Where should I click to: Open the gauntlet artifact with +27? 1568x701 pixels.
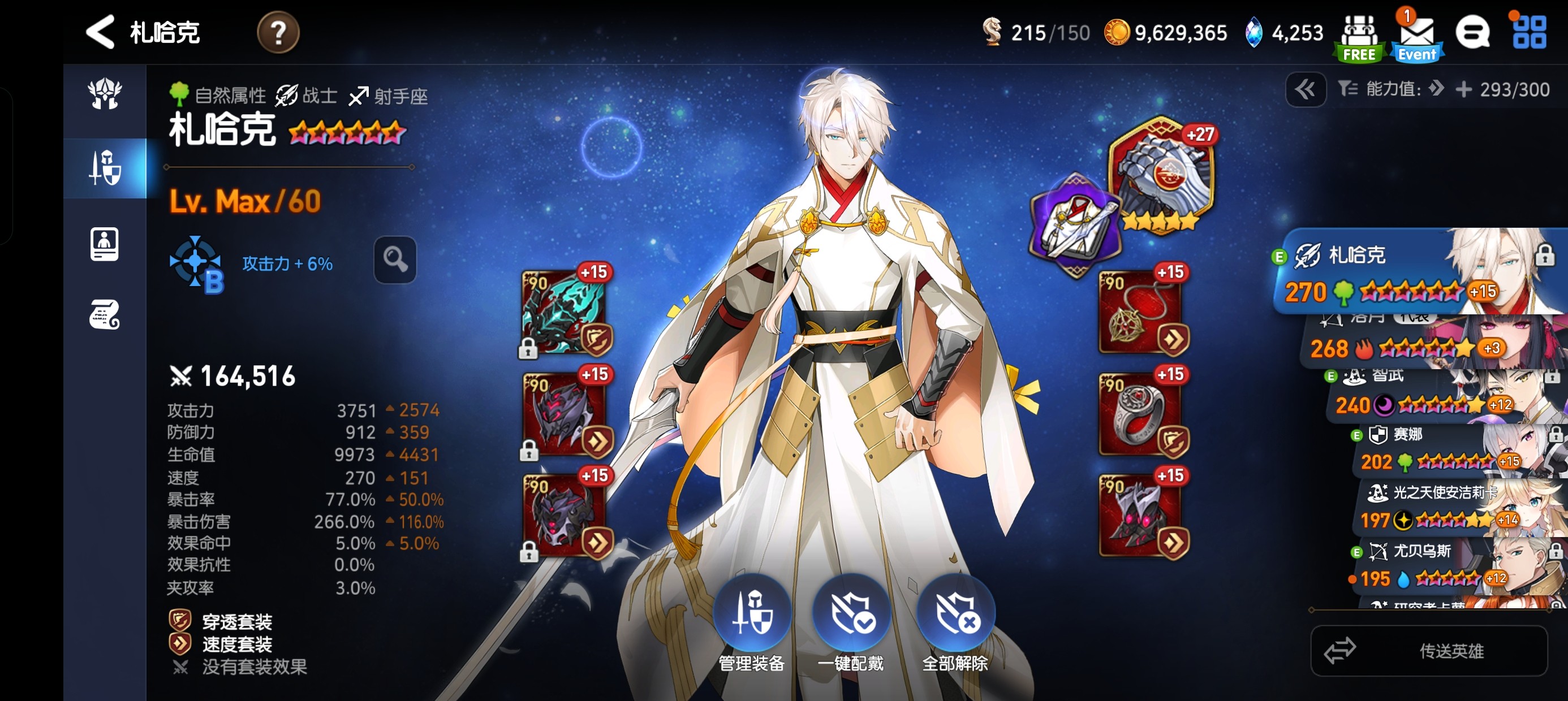tap(1161, 175)
